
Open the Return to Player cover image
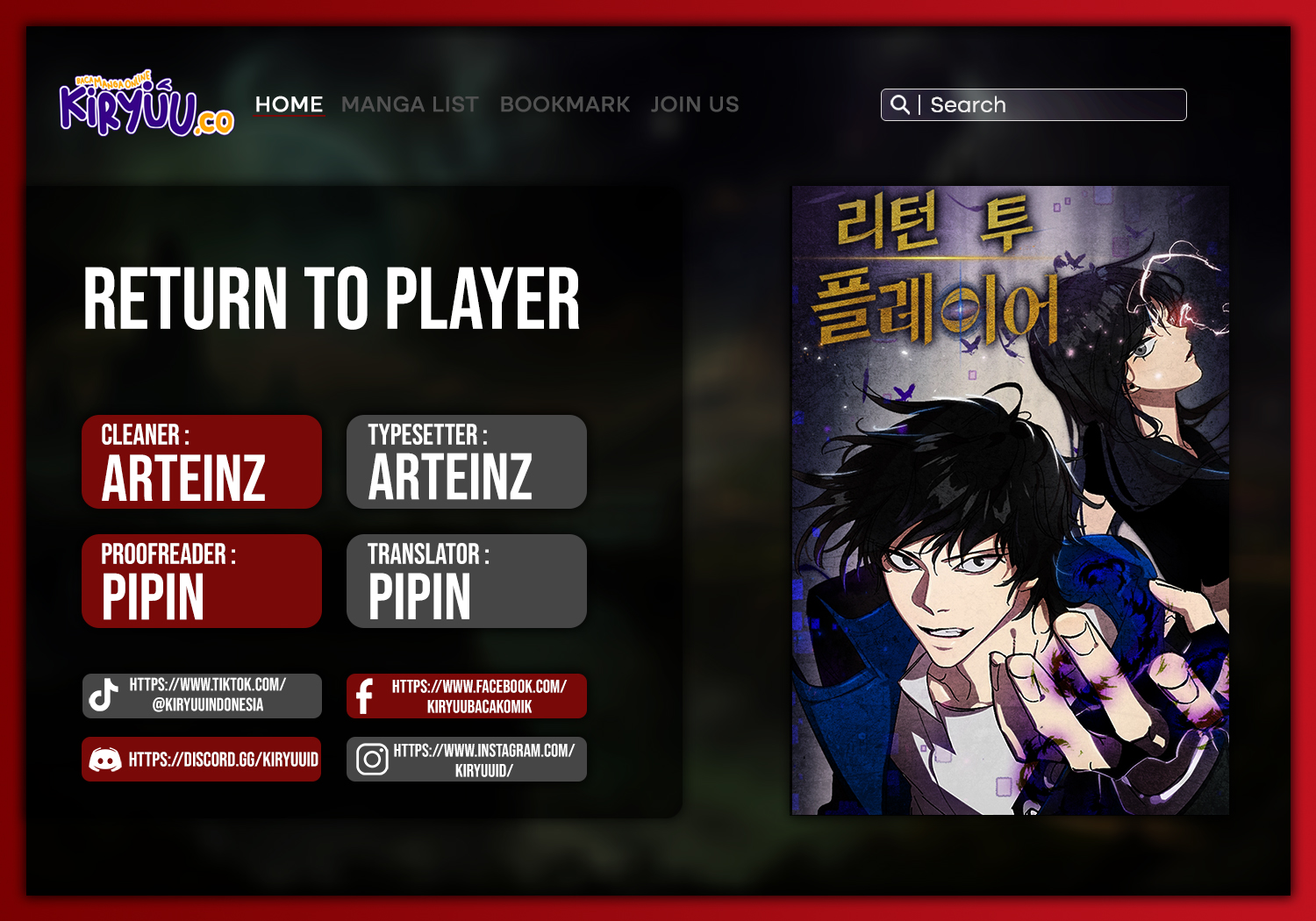tap(1007, 500)
